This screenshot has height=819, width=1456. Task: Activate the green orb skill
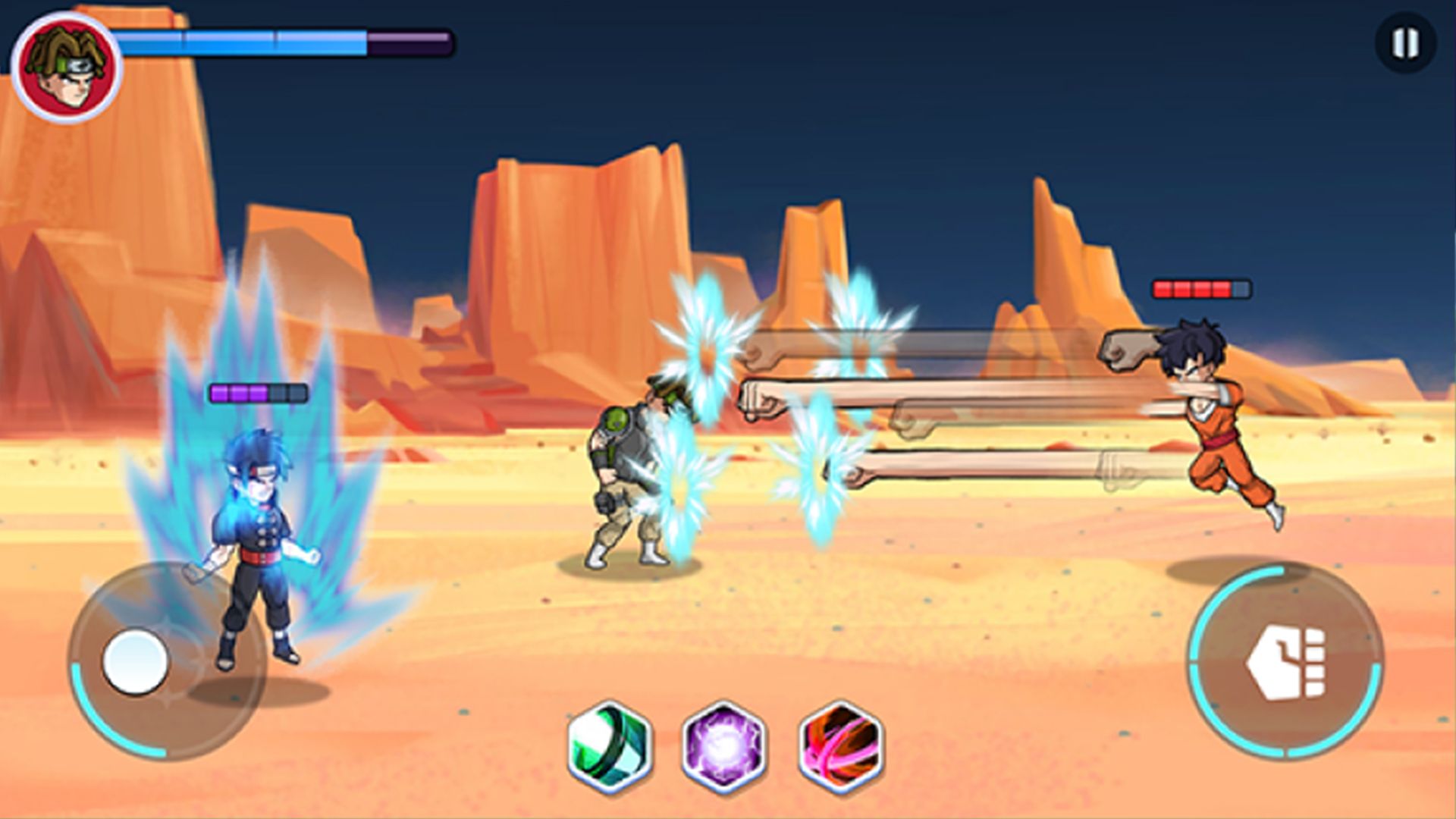tap(610, 746)
